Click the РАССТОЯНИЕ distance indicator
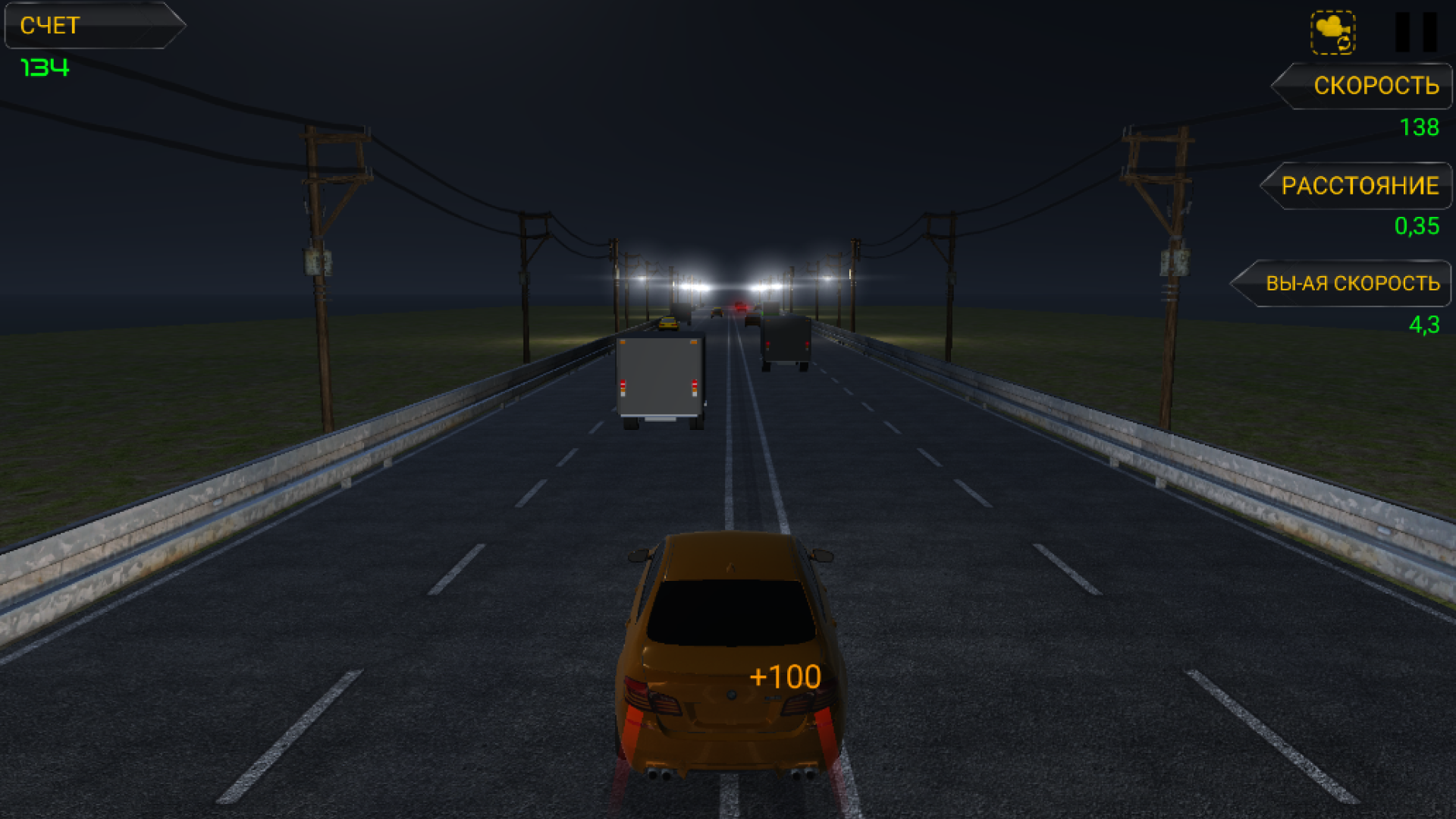The height and width of the screenshot is (819, 1456). click(x=1358, y=185)
